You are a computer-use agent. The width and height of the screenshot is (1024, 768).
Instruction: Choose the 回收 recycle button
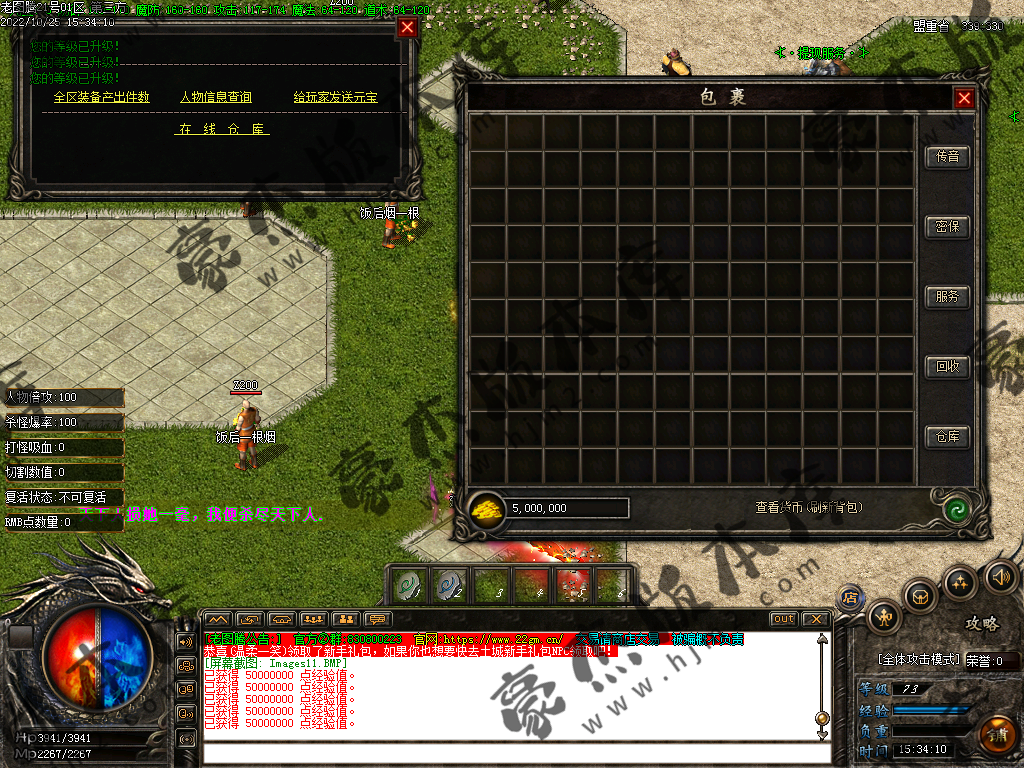click(947, 367)
